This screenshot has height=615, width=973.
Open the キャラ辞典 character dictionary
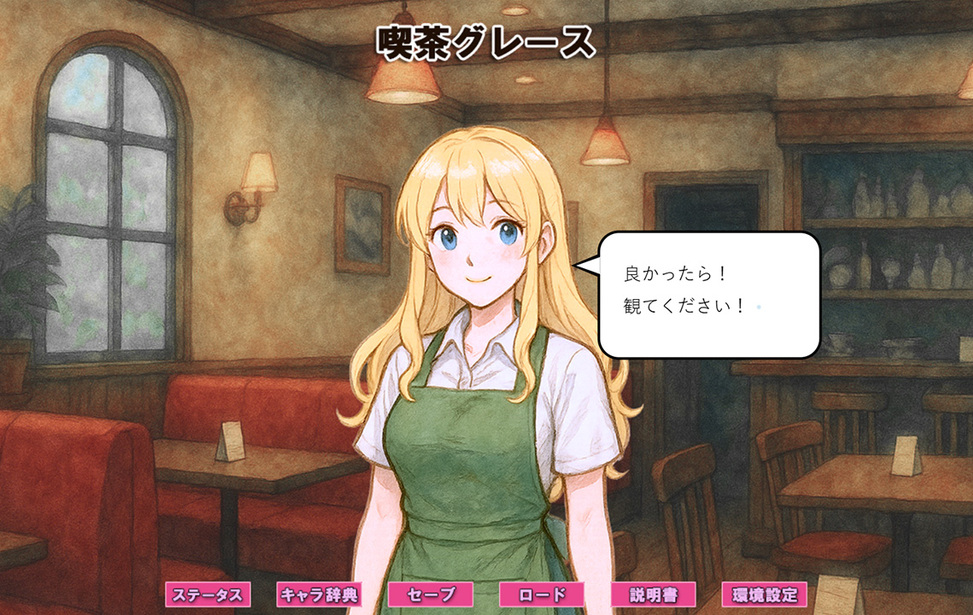pos(318,595)
